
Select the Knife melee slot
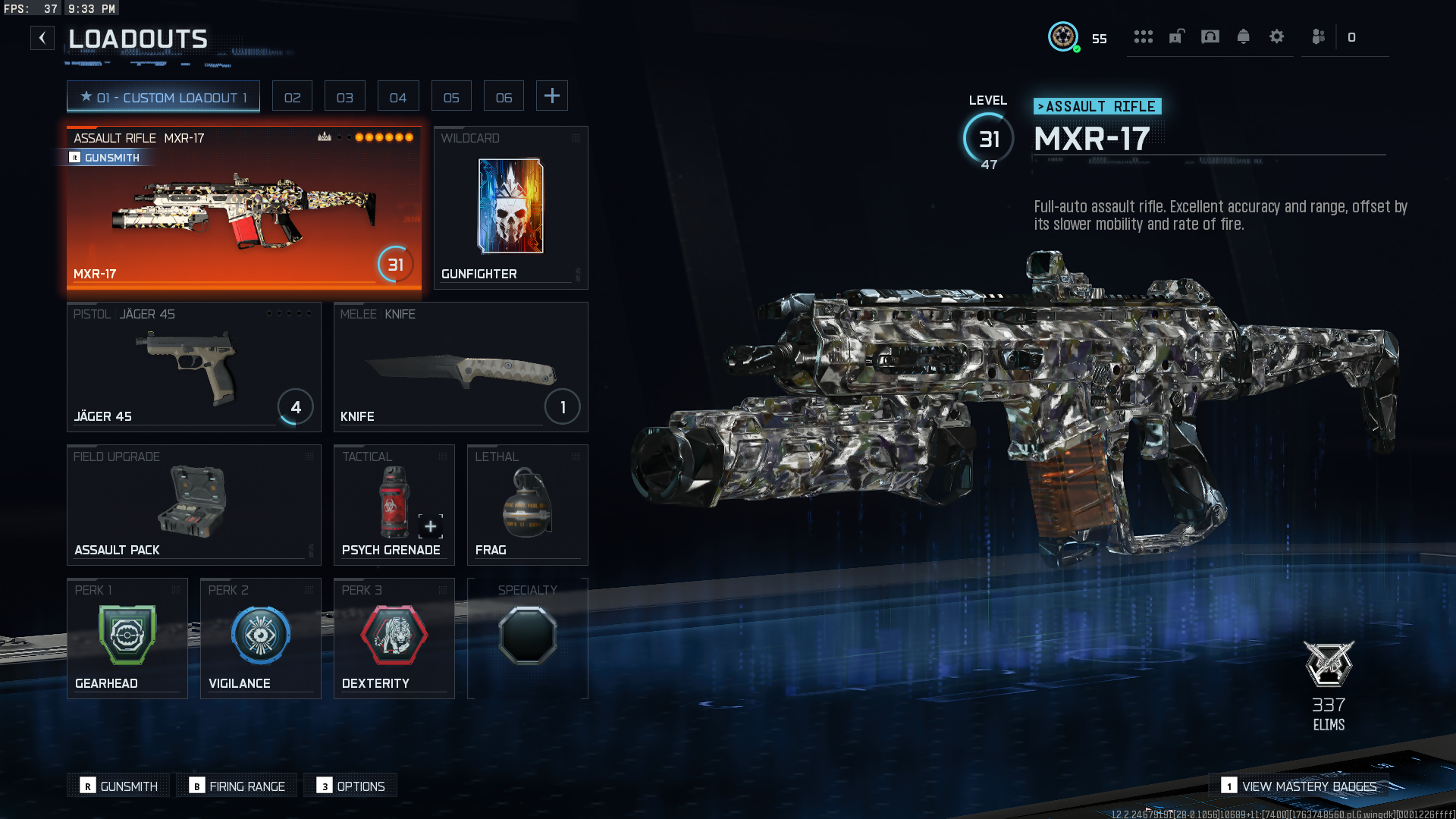click(x=460, y=367)
